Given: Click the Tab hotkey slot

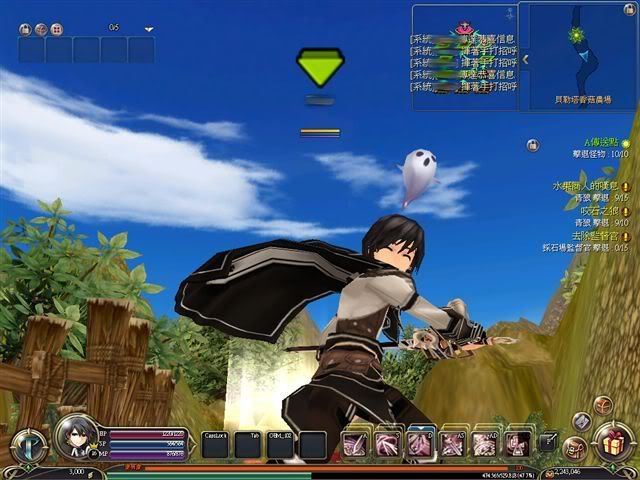Looking at the screenshot, I should point(249,444).
